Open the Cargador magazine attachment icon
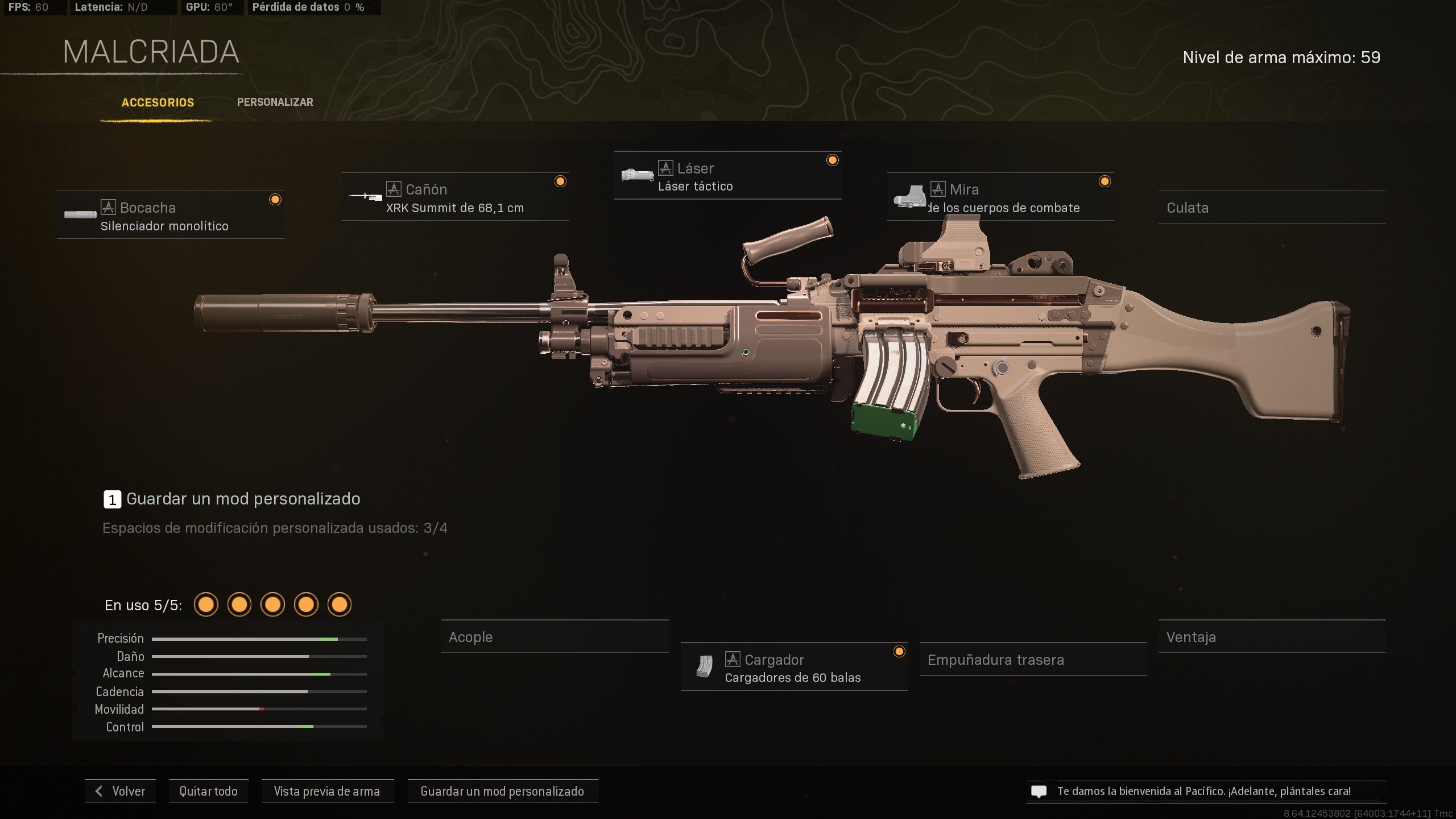The width and height of the screenshot is (1456, 819). (x=705, y=667)
